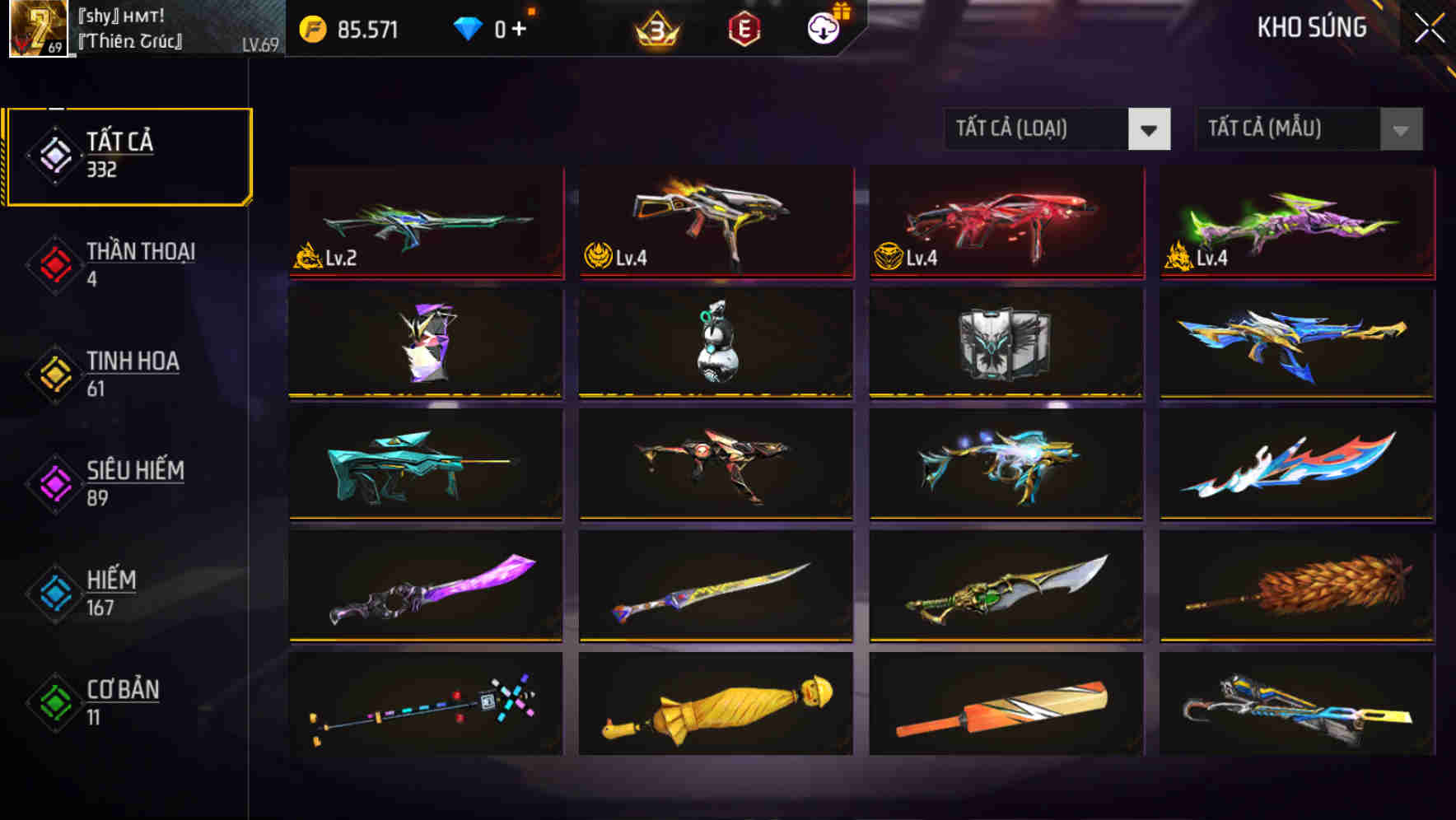
Task: Open the KHO SÚNG tab title
Action: 1311,27
